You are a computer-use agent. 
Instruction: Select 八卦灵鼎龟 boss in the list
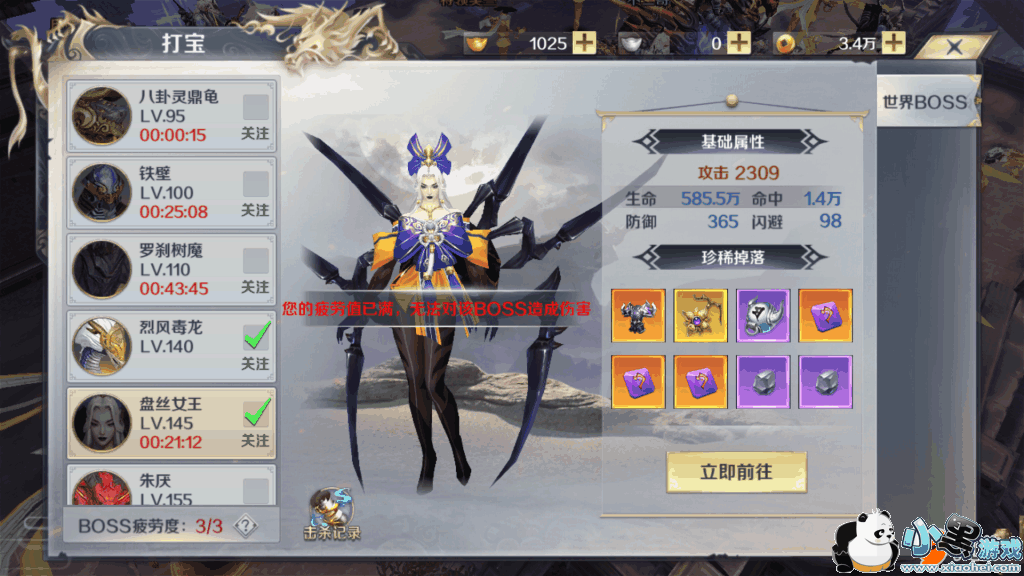[160, 116]
